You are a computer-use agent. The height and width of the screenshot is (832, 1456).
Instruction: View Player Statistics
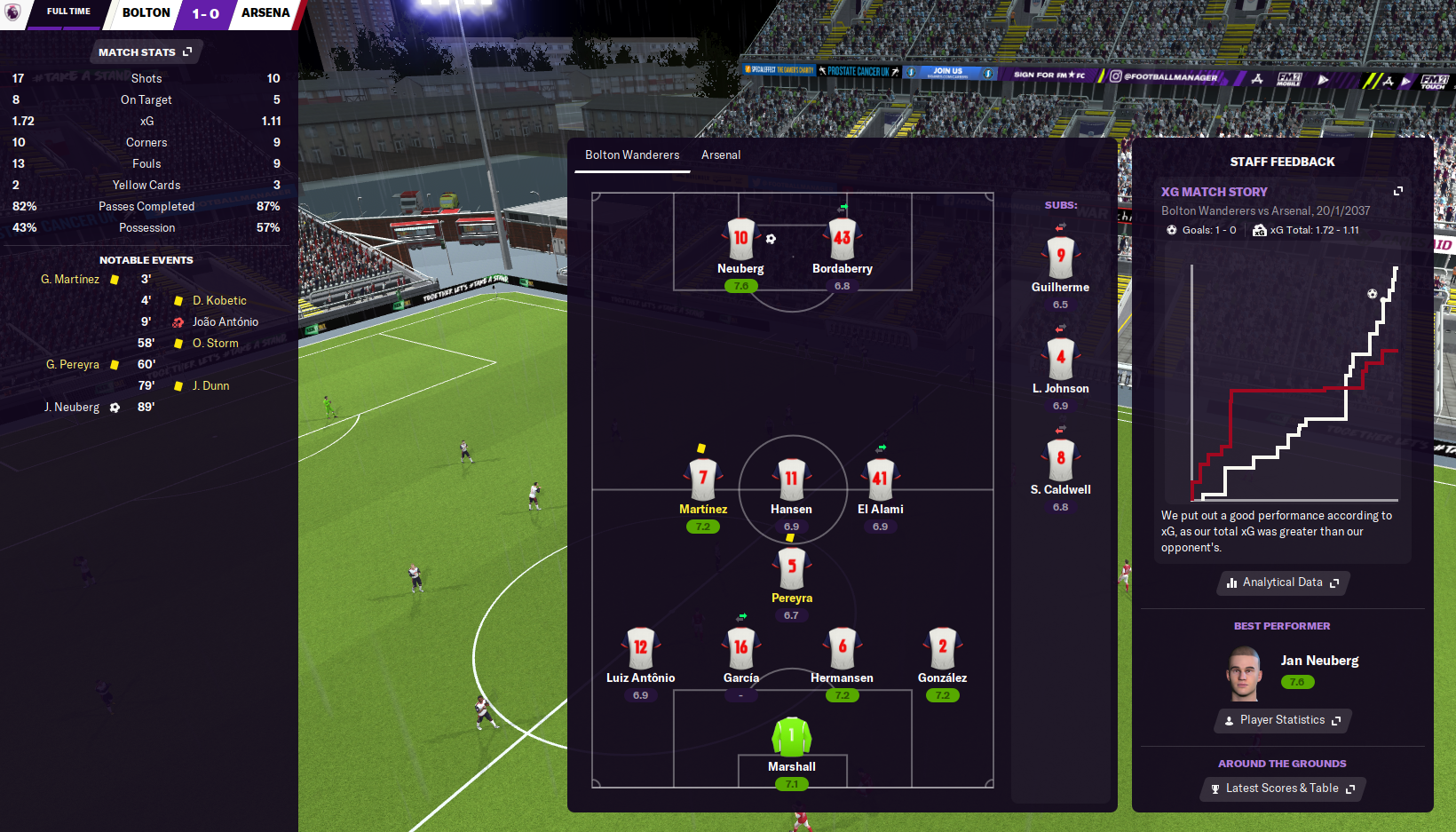(x=1283, y=720)
